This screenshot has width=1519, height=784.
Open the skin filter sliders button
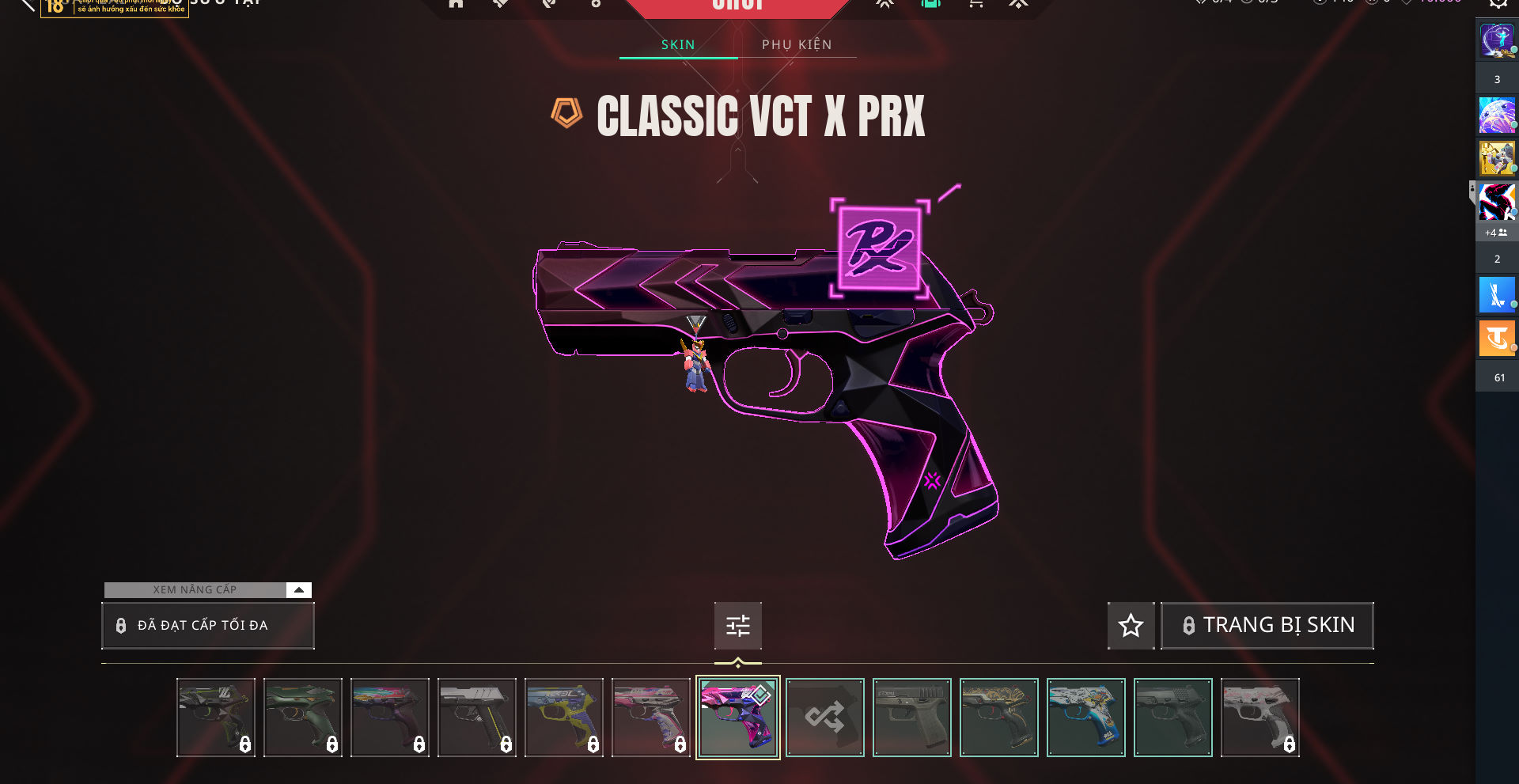point(737,626)
